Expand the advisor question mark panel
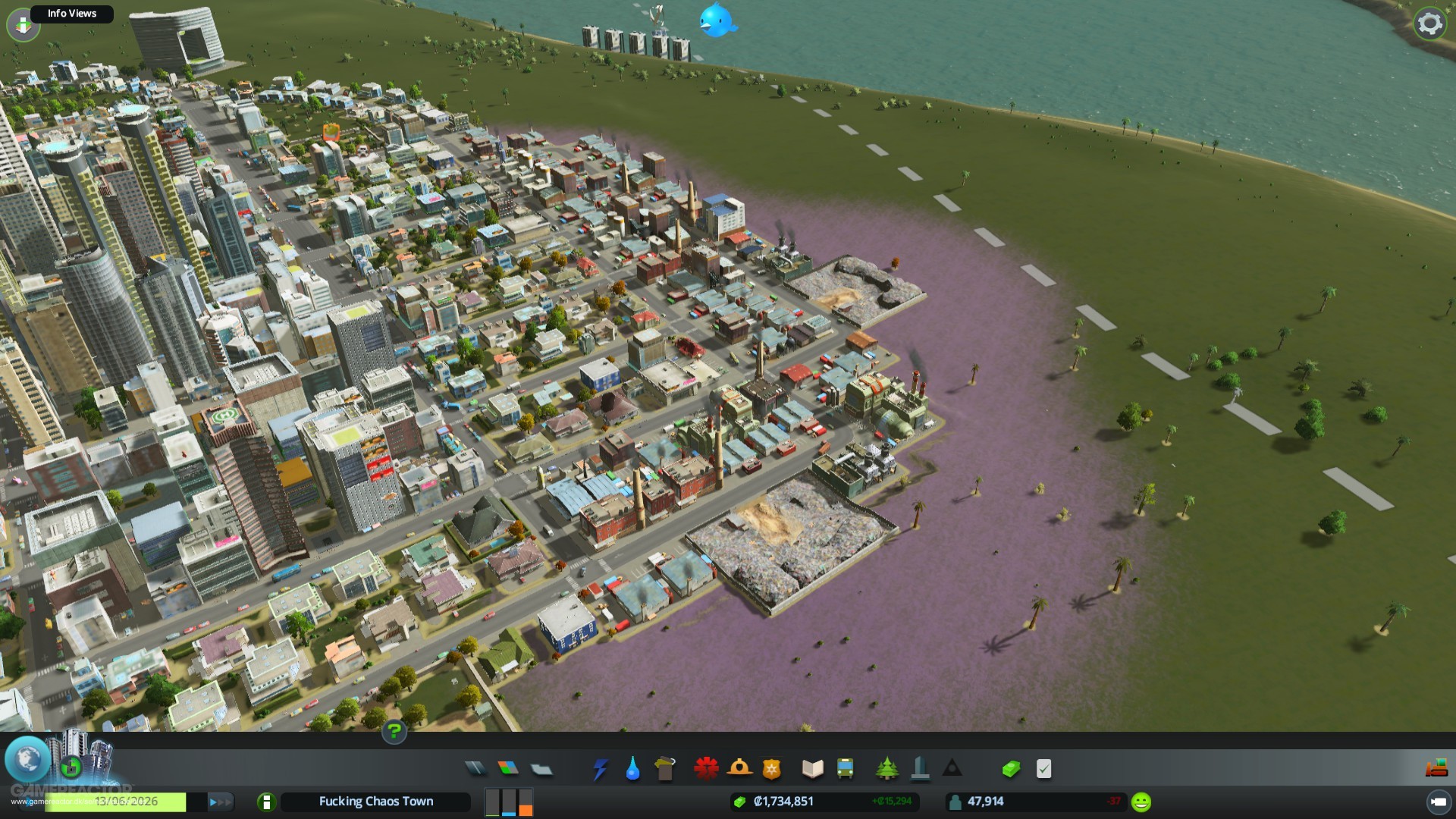 point(393,733)
